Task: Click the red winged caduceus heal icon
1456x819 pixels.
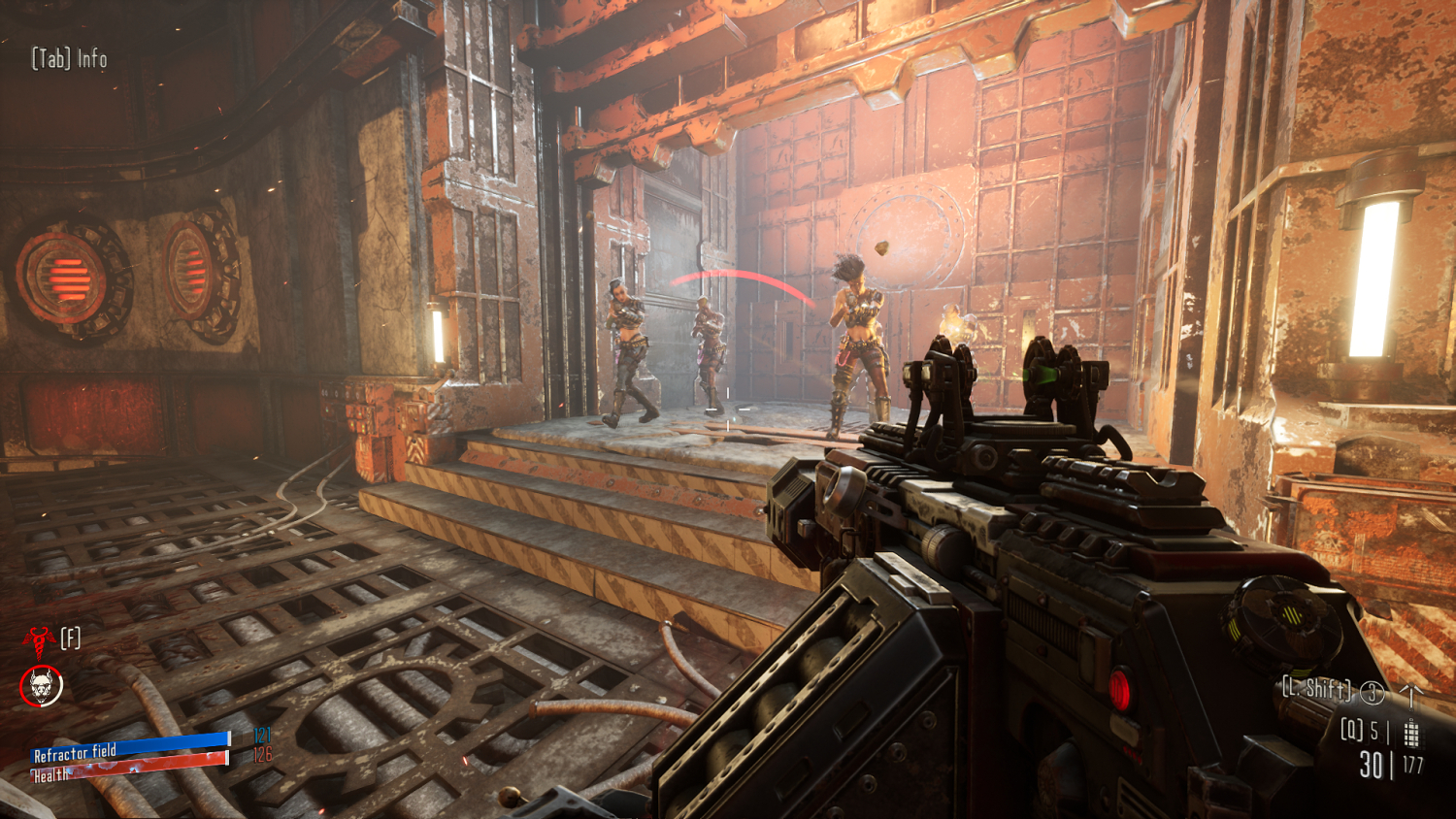Action: (x=38, y=639)
